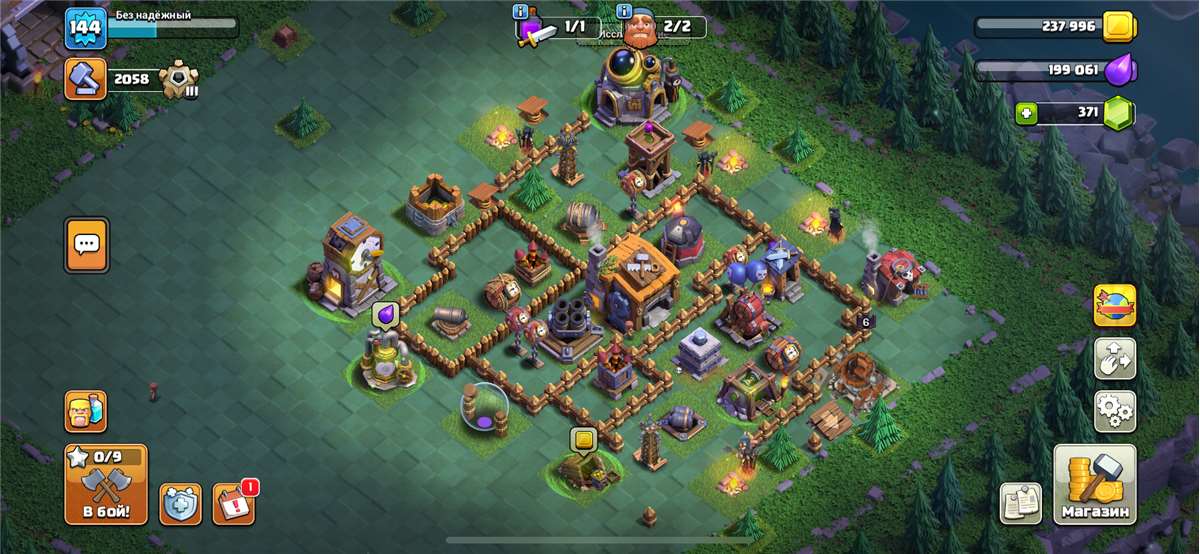
Task: Start a battle with the В бой! button
Action: (x=105, y=485)
